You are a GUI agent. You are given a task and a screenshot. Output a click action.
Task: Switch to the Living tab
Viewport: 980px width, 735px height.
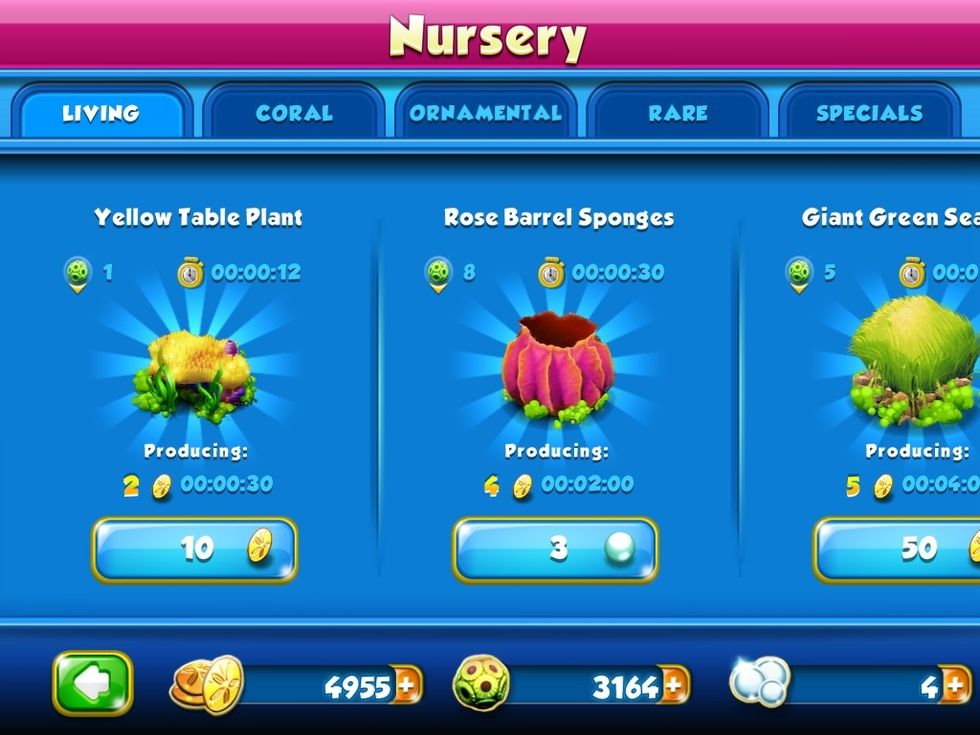100,112
